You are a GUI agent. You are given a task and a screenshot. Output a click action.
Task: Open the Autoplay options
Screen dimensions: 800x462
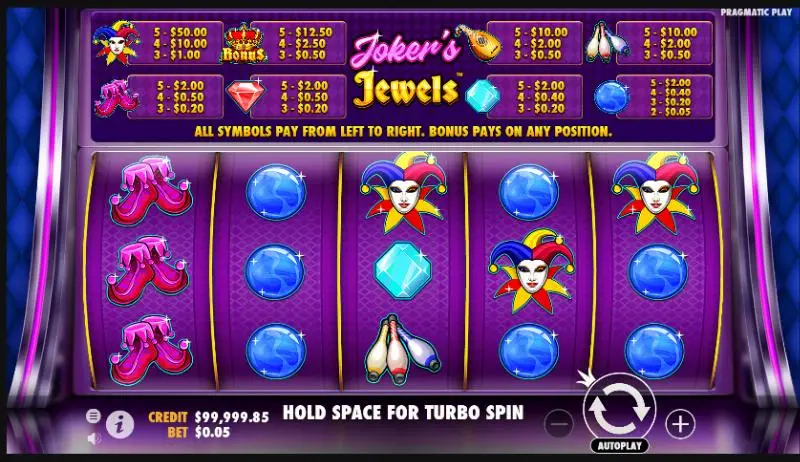tap(619, 445)
